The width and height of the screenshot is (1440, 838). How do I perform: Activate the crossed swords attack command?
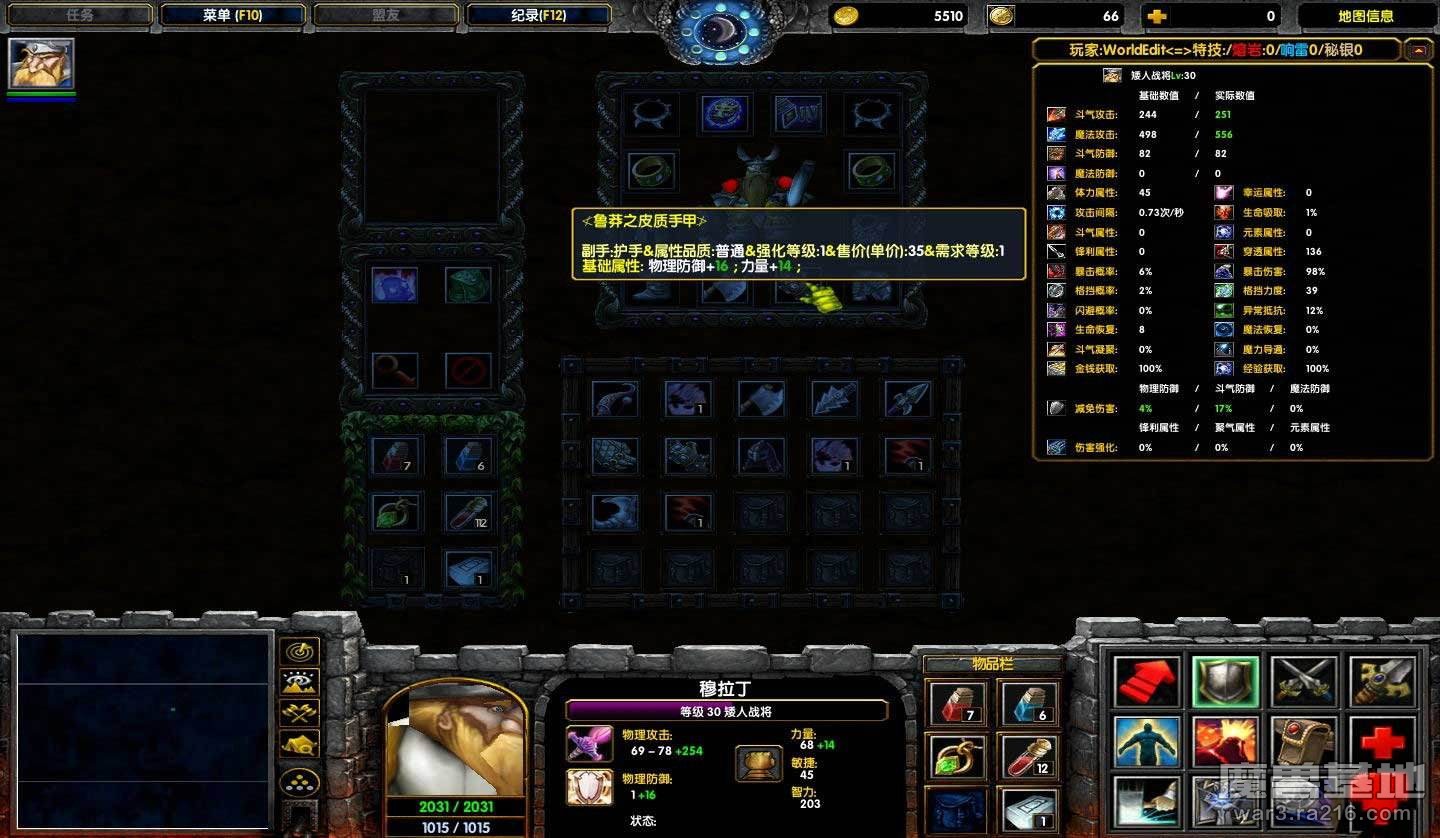tap(1304, 682)
